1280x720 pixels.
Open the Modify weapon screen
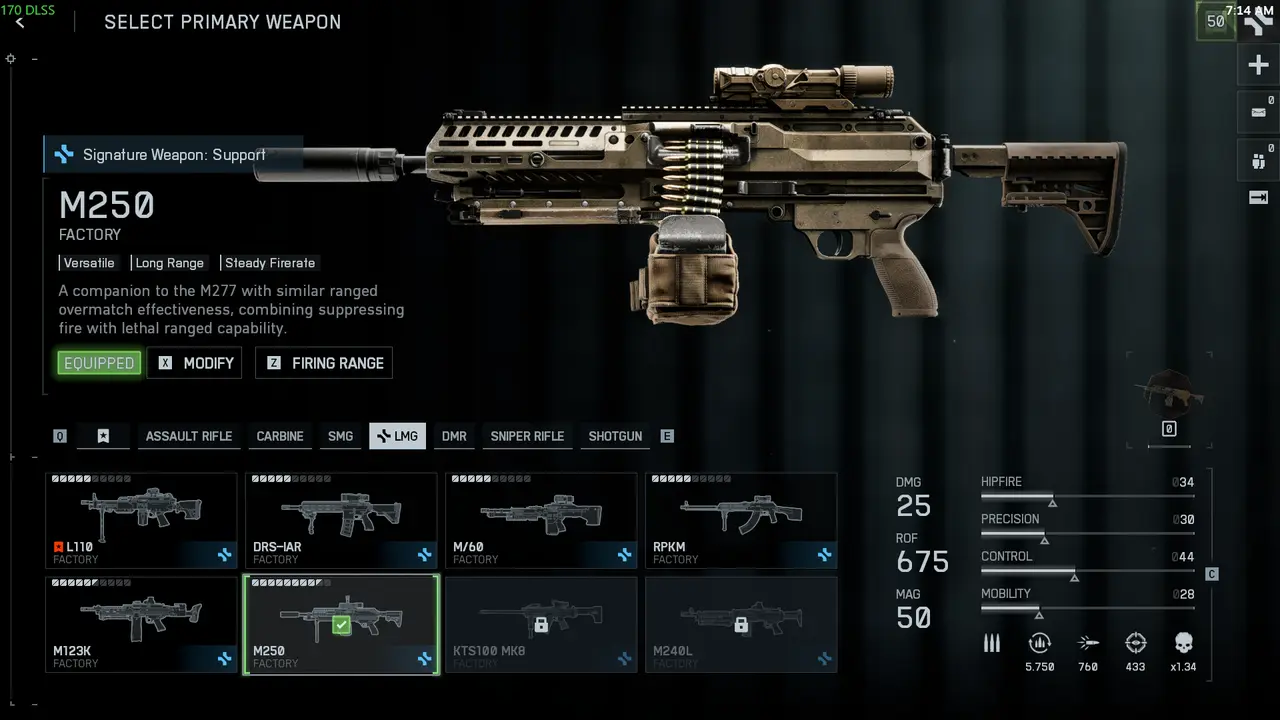(195, 363)
